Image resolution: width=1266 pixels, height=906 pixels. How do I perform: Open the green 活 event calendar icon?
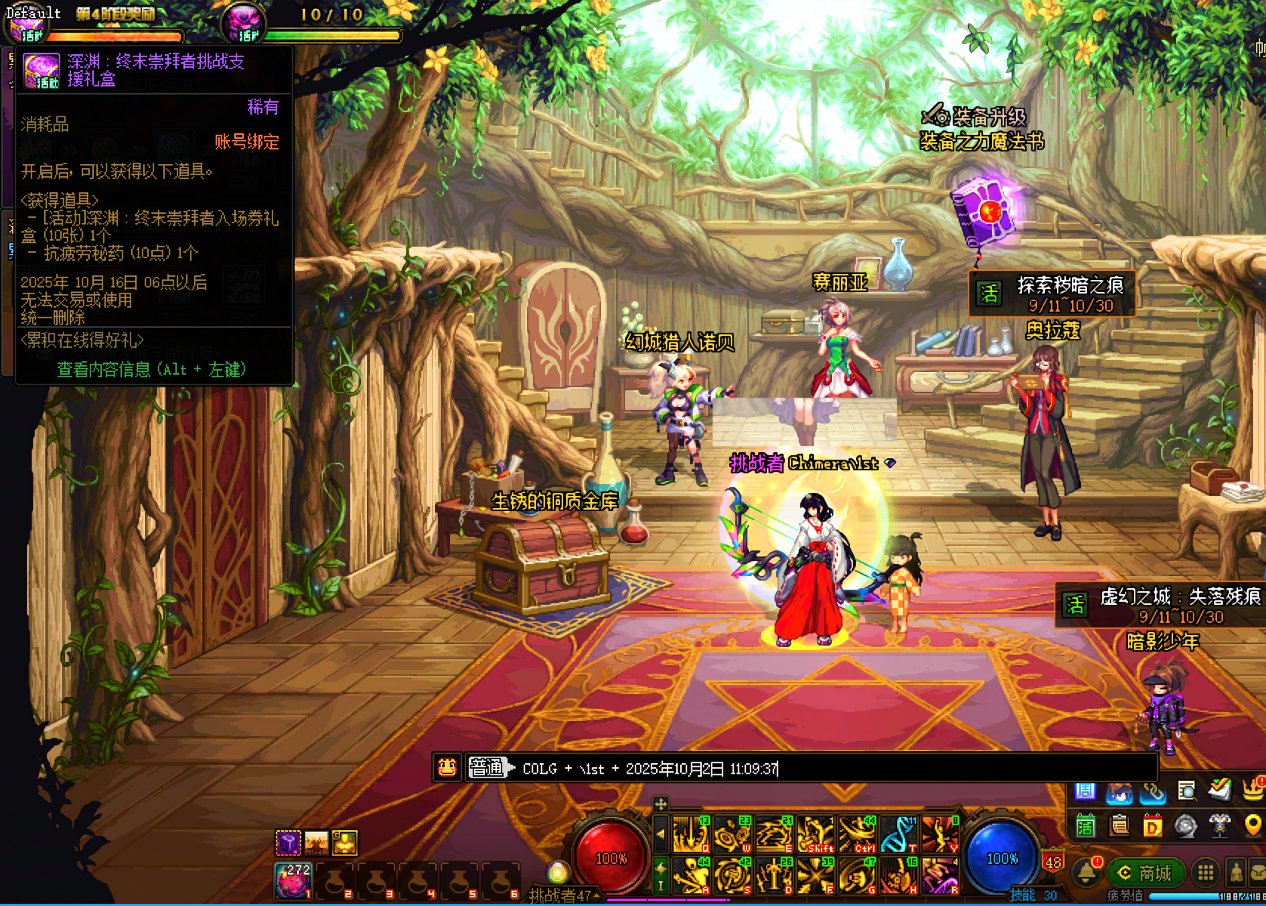pyautogui.click(x=1086, y=825)
